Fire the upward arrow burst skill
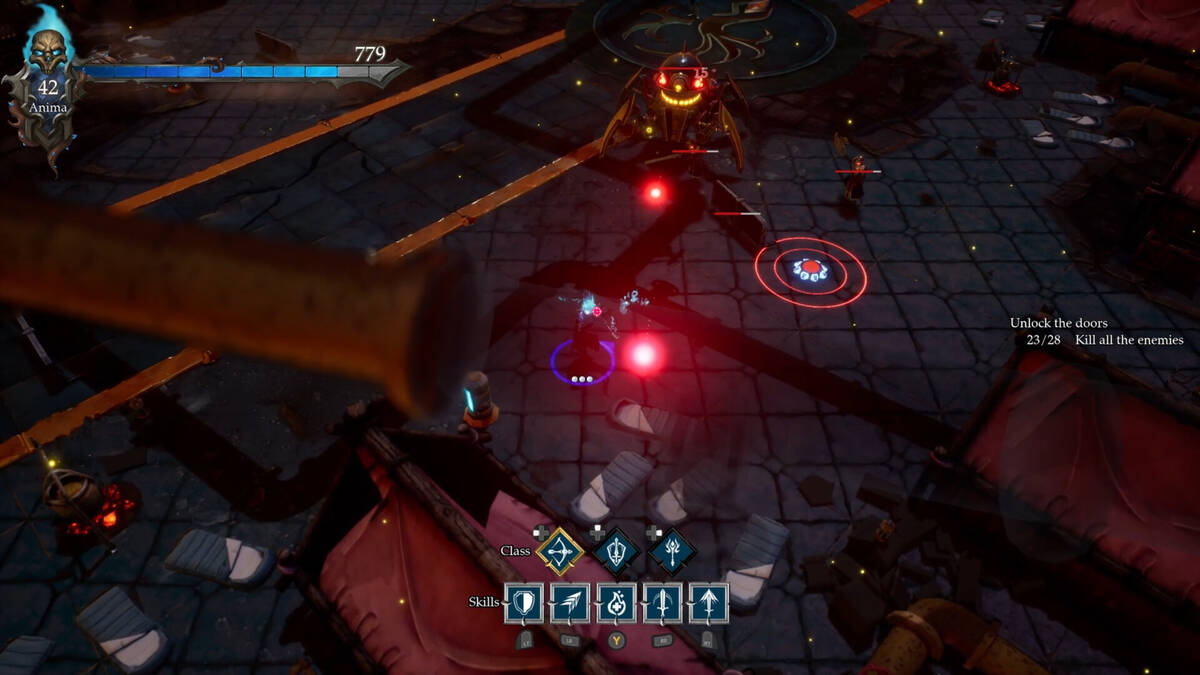Viewport: 1200px width, 675px height. [708, 603]
